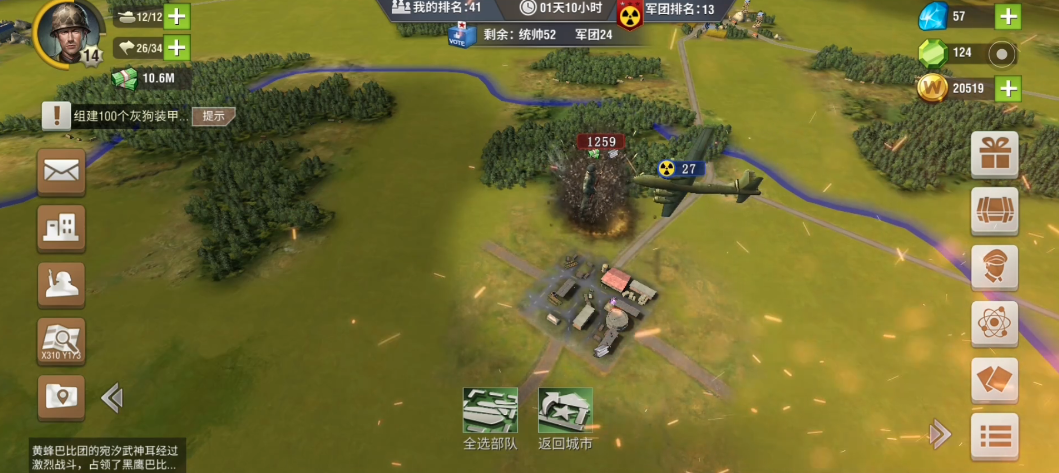Open the nuclear legion ranking icon
Viewport: 1059px width, 473px height.
point(629,14)
